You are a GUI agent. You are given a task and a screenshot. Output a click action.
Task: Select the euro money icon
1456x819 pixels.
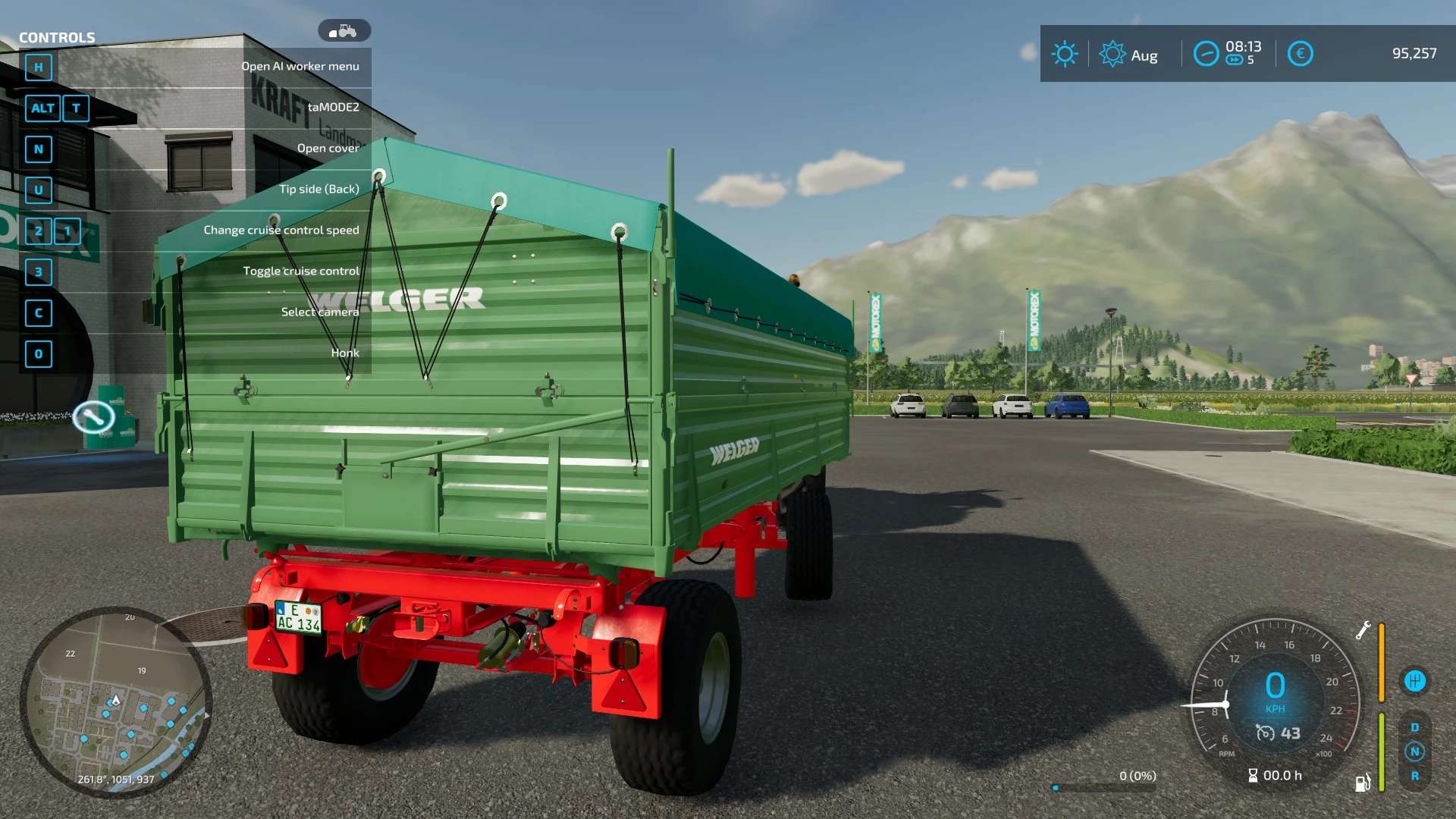point(1300,54)
